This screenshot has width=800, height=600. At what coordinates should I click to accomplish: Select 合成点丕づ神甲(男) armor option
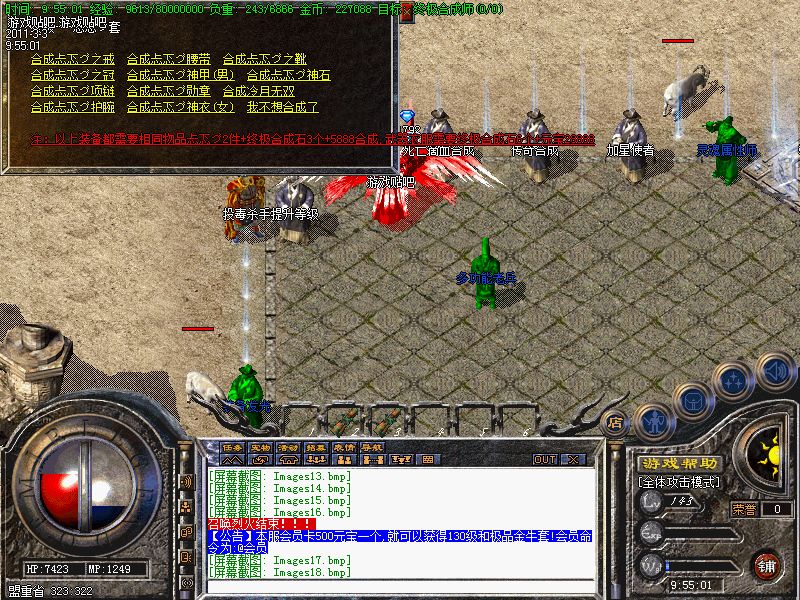[174, 76]
